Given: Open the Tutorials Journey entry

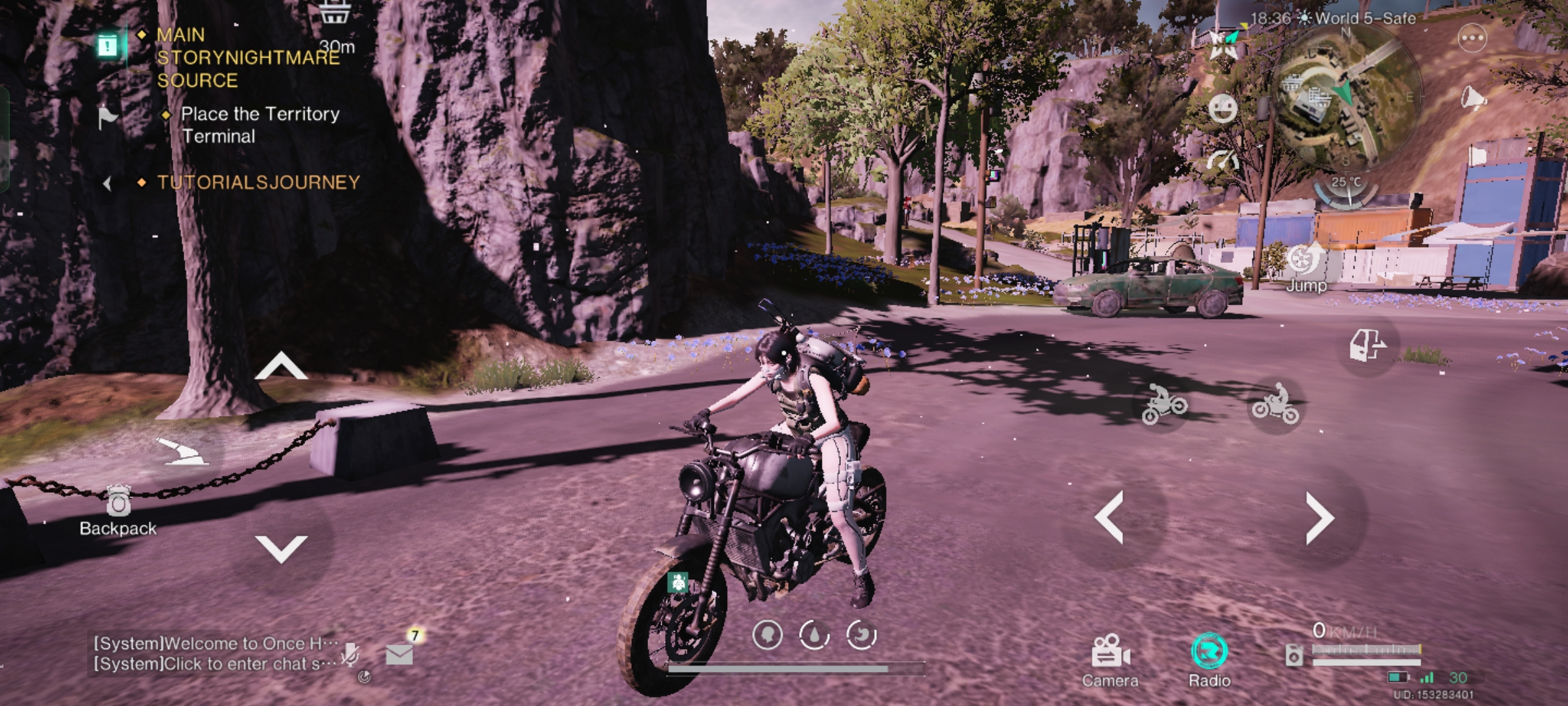Looking at the screenshot, I should tap(258, 182).
